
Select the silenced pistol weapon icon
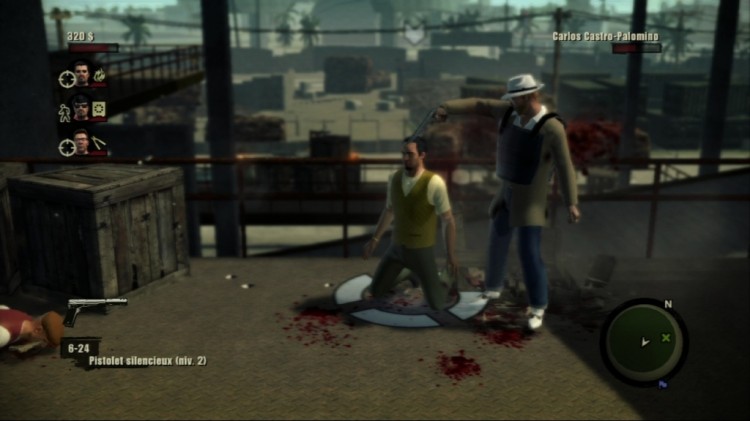[95, 309]
